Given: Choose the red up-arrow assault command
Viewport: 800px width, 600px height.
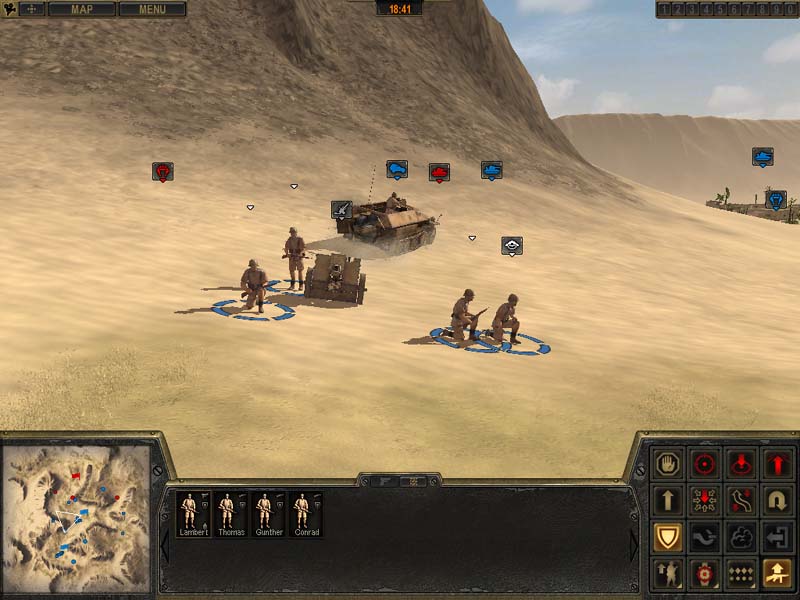Looking at the screenshot, I should (776, 463).
